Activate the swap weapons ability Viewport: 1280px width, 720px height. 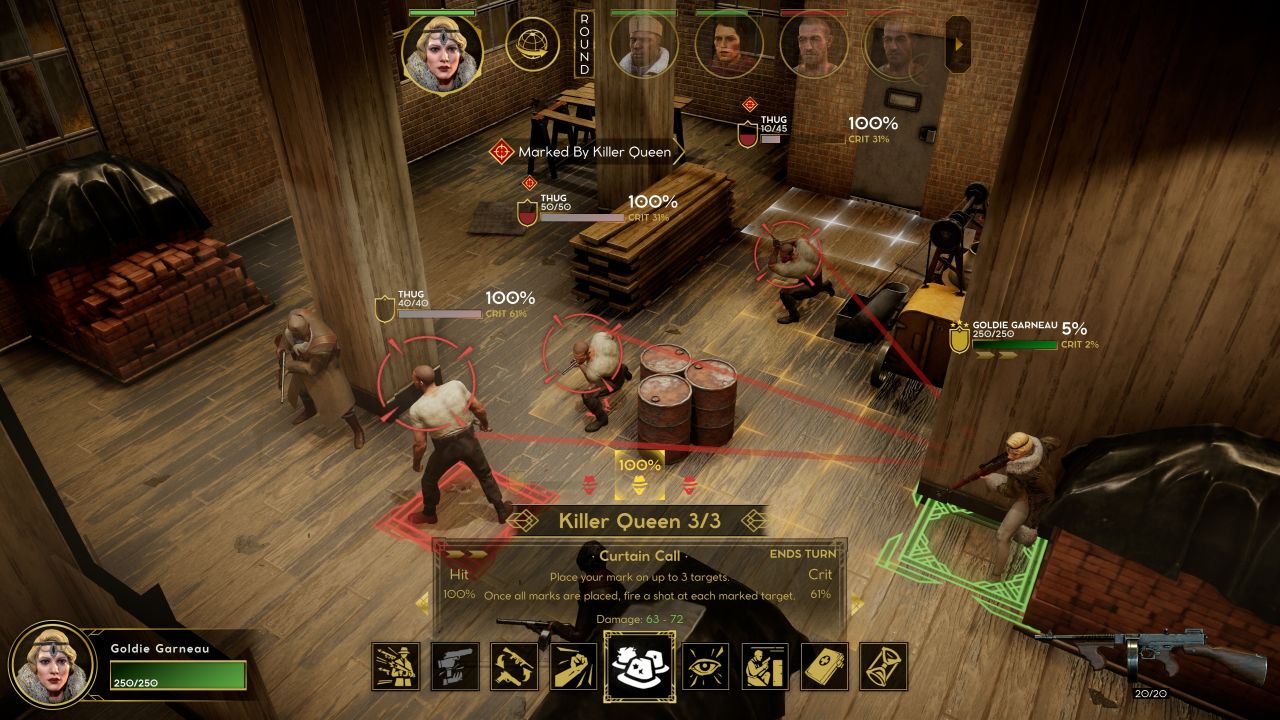[514, 667]
